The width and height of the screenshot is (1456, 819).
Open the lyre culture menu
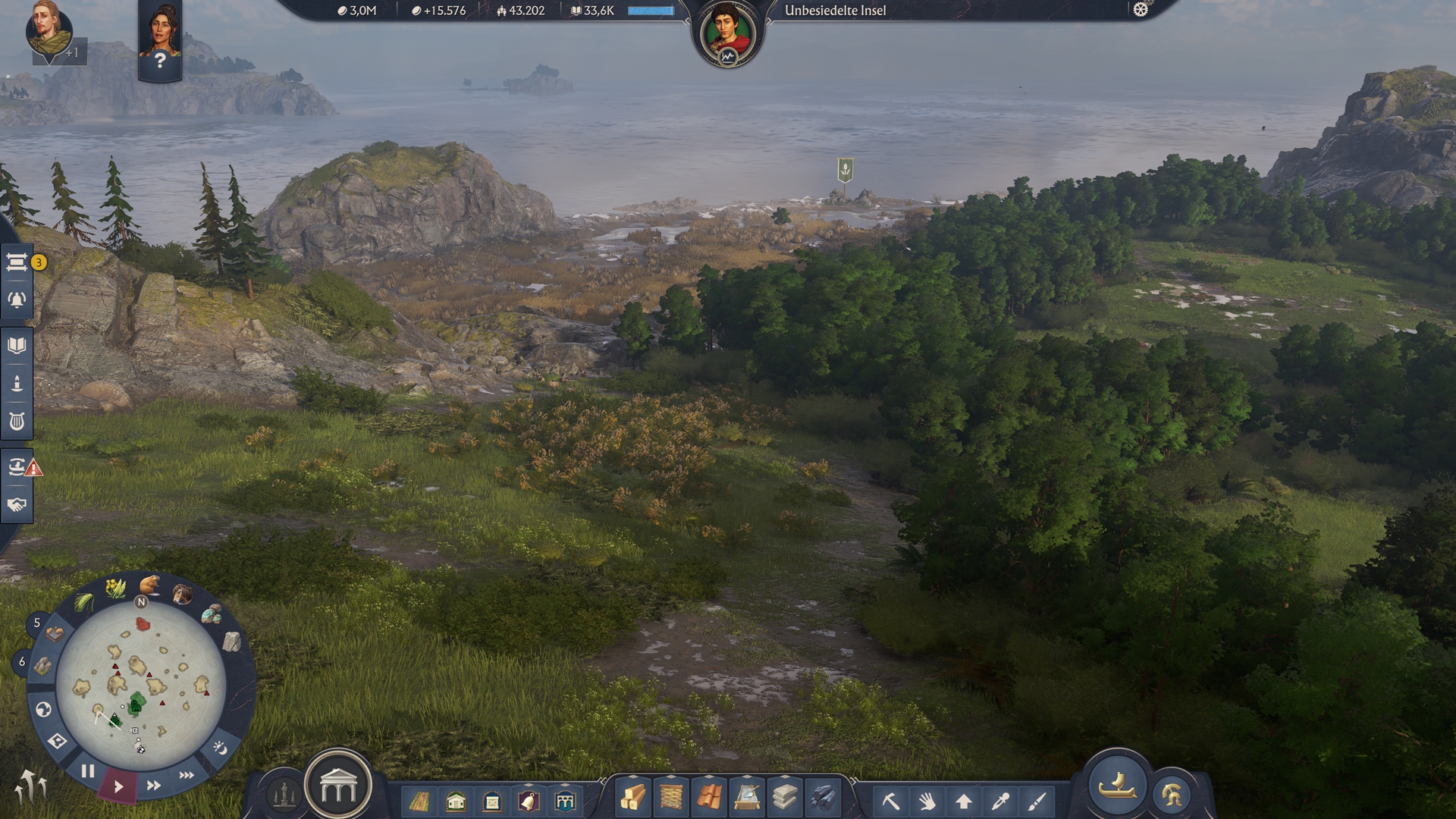[x=17, y=421]
